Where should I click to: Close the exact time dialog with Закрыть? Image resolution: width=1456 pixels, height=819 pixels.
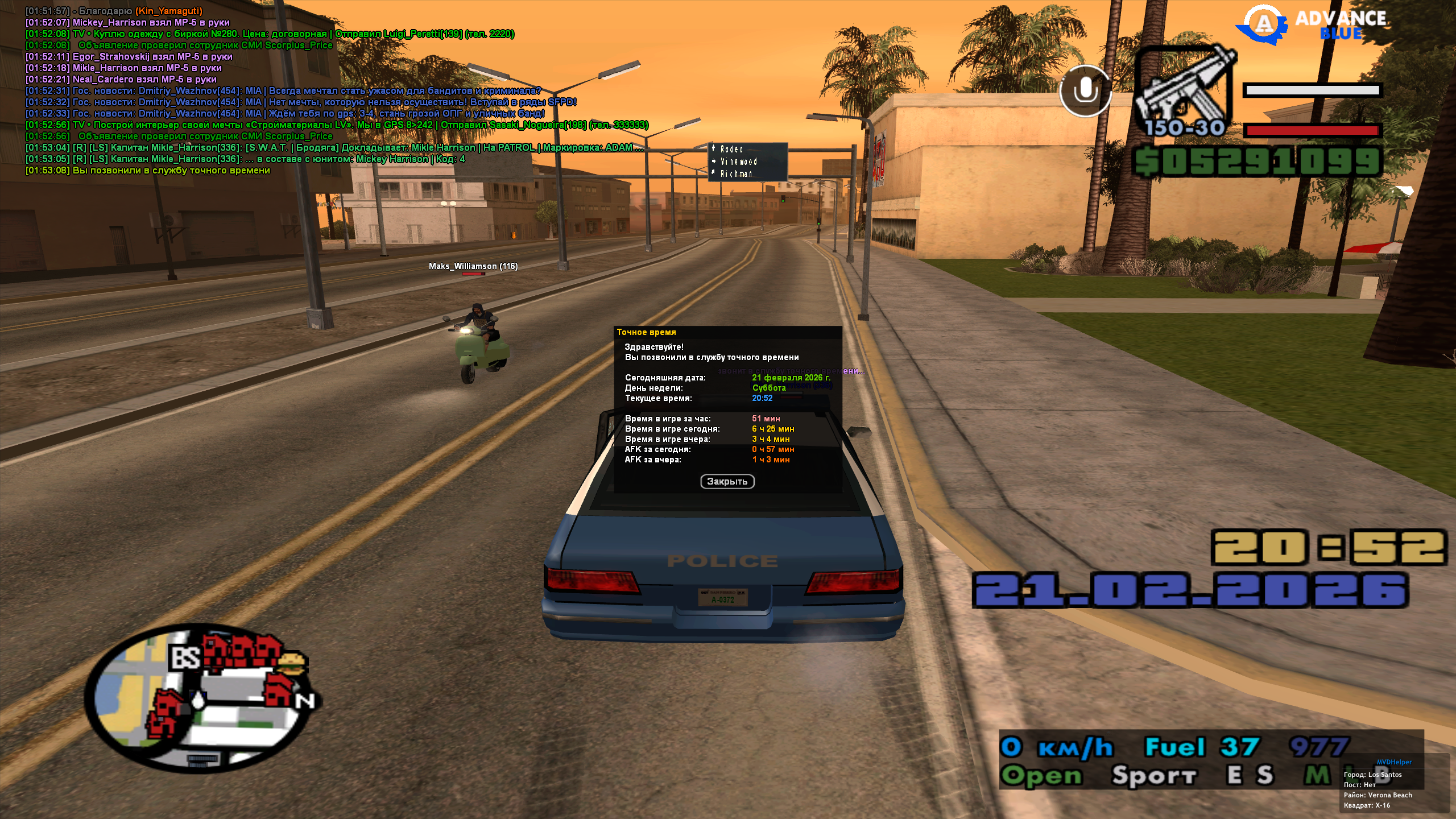pos(727,482)
